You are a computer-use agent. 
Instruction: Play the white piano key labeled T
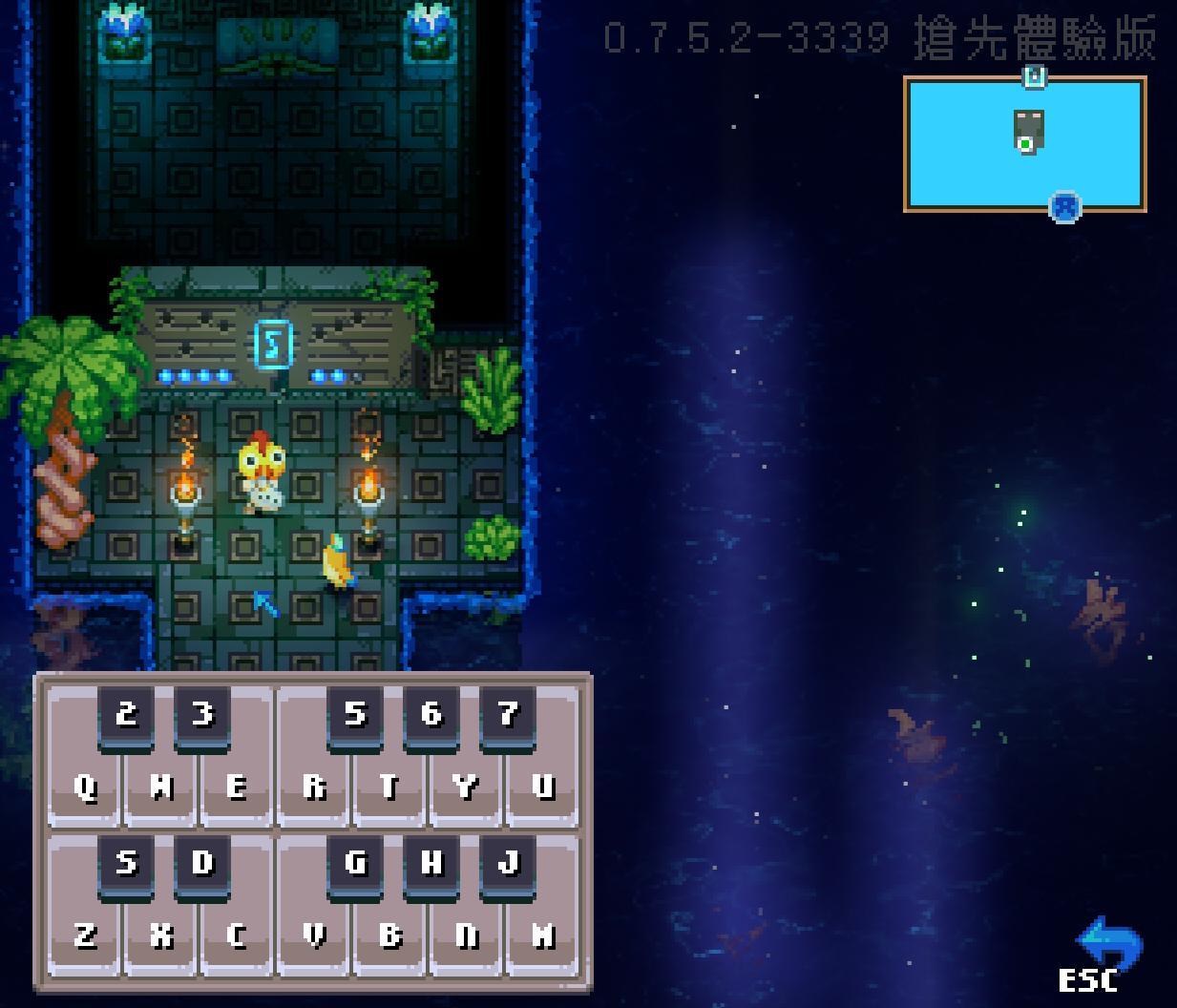(389, 788)
